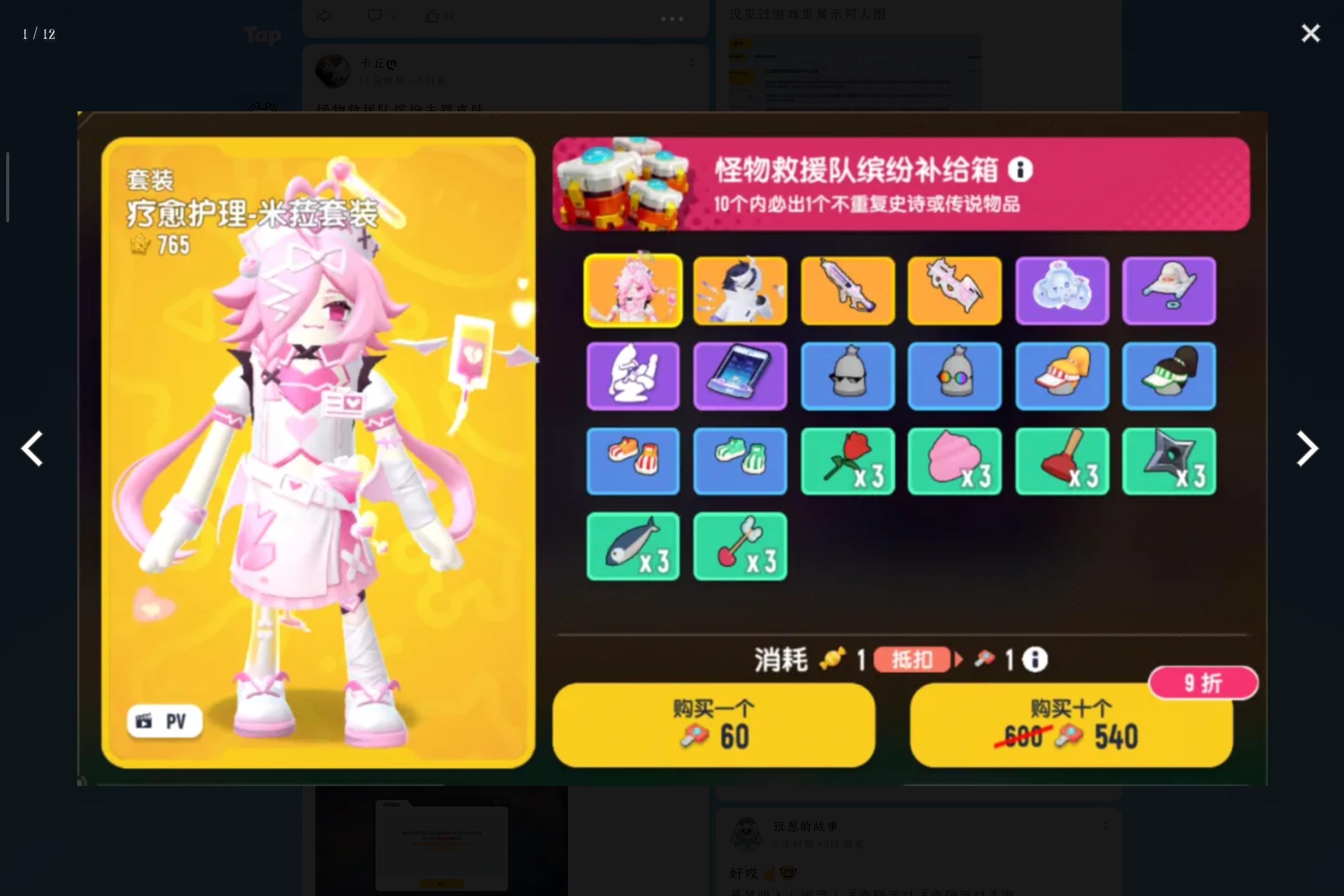
Task: Click the comment bubble icon showing 9 comments
Action: pyautogui.click(x=375, y=15)
